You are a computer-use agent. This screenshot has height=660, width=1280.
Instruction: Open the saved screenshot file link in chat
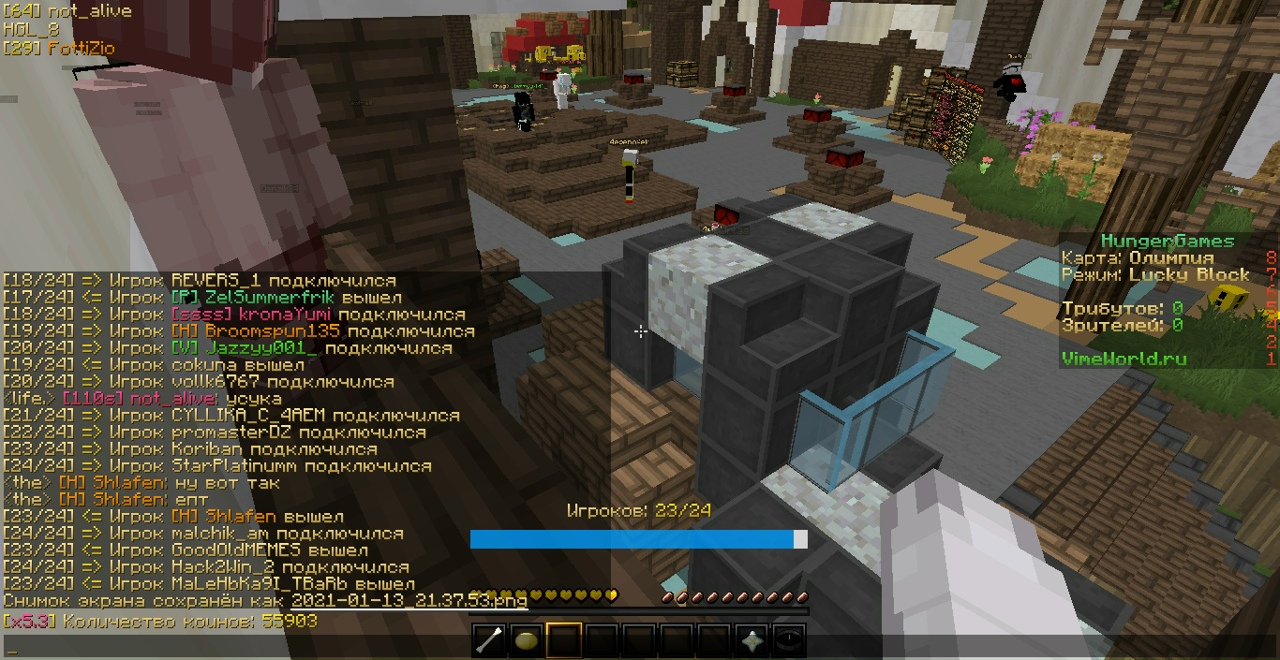[x=409, y=601]
